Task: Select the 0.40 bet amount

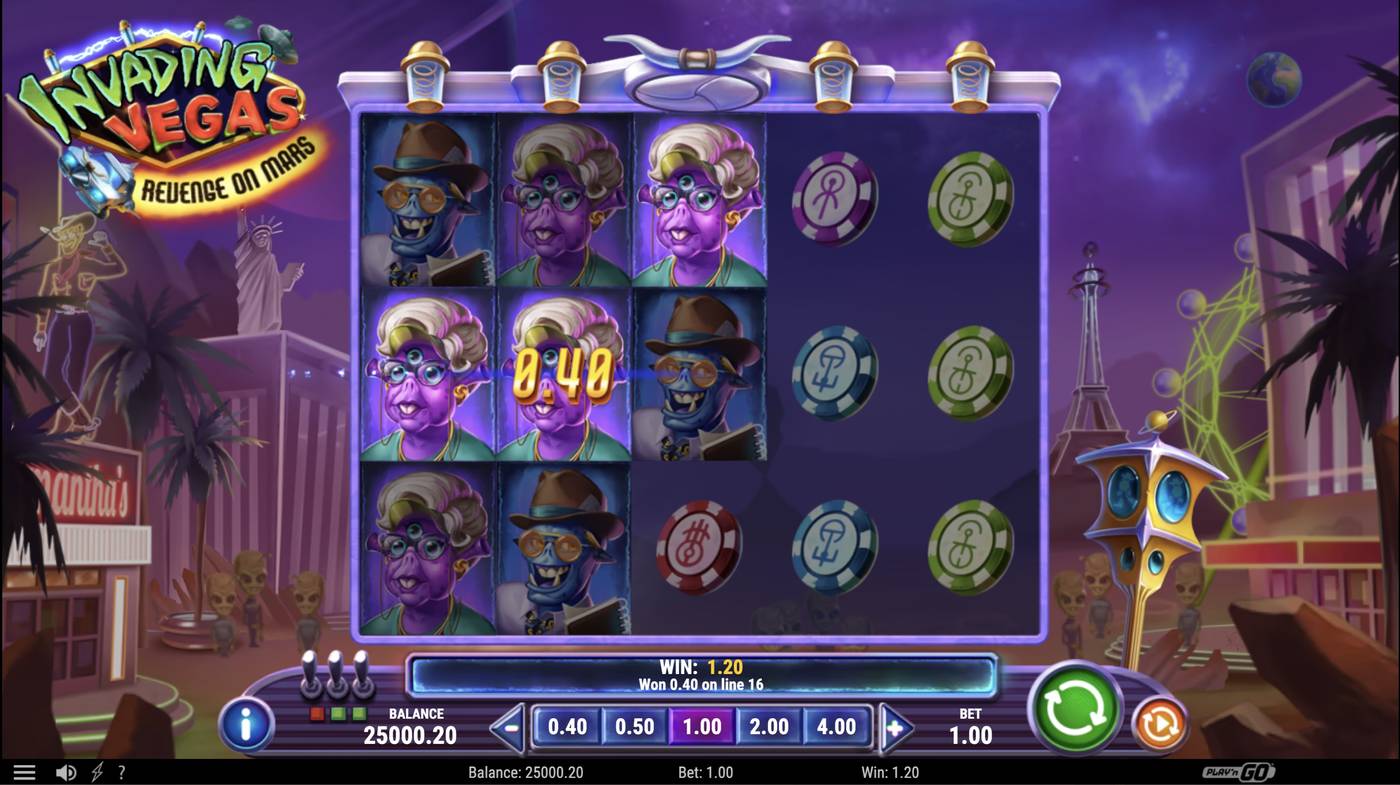Action: click(568, 725)
